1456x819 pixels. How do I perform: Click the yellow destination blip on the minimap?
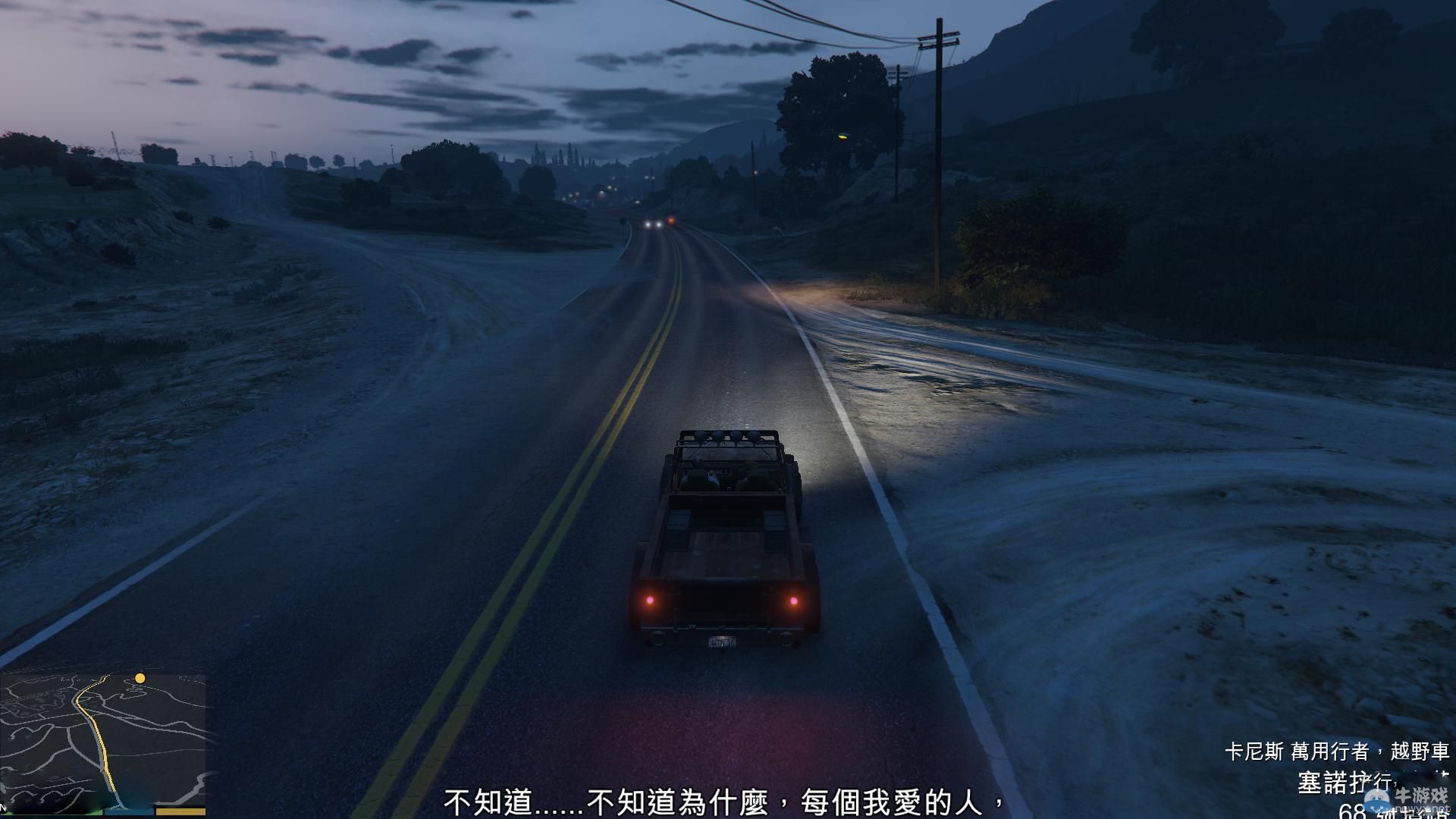coord(140,679)
